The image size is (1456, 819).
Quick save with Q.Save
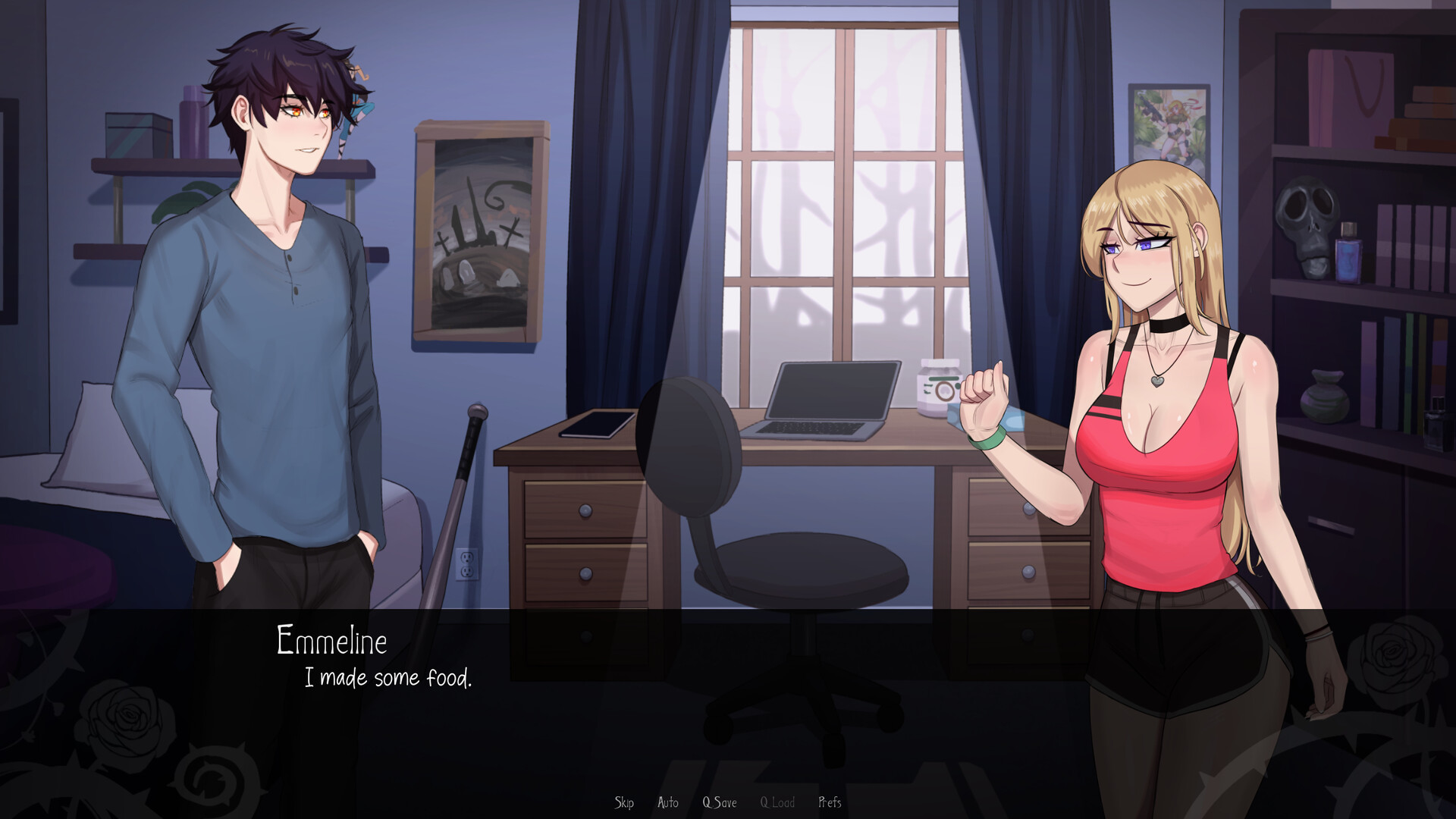point(719,802)
